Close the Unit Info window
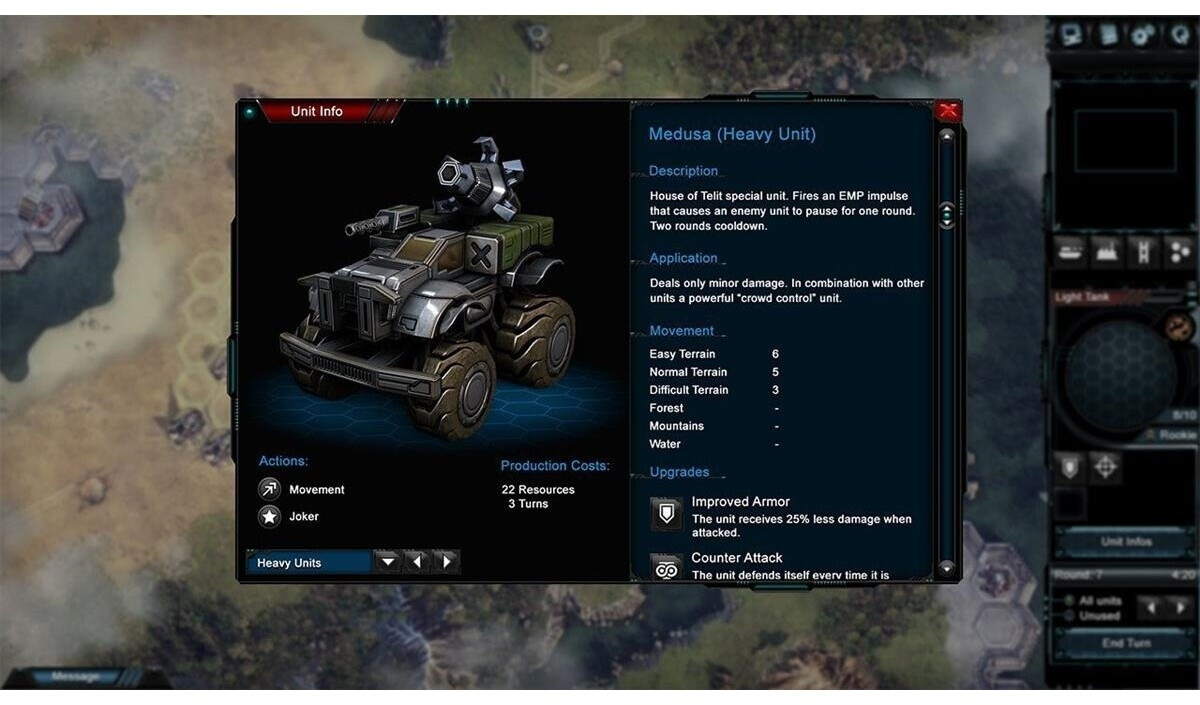This screenshot has height=705, width=1200. (947, 111)
